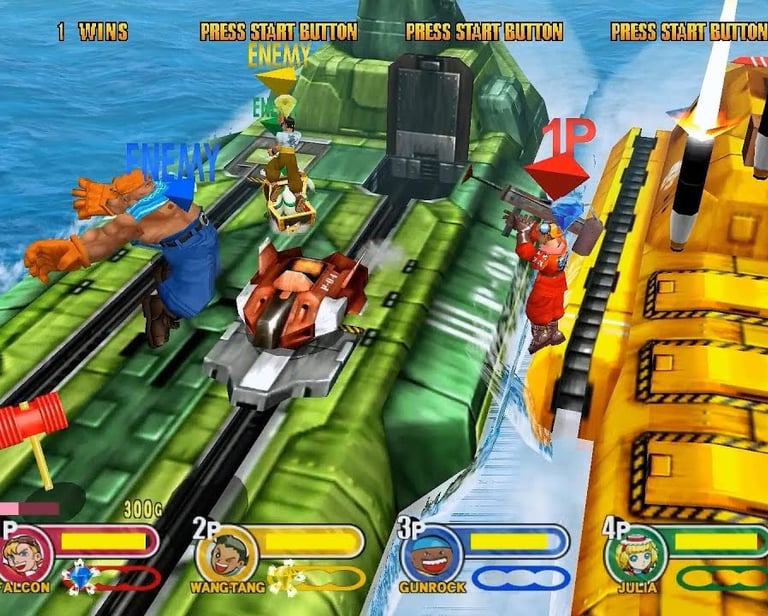Viewport: 768px width, 616px height.
Task: Click Wang-Tang's yellow power stone gem
Action: (x=284, y=577)
